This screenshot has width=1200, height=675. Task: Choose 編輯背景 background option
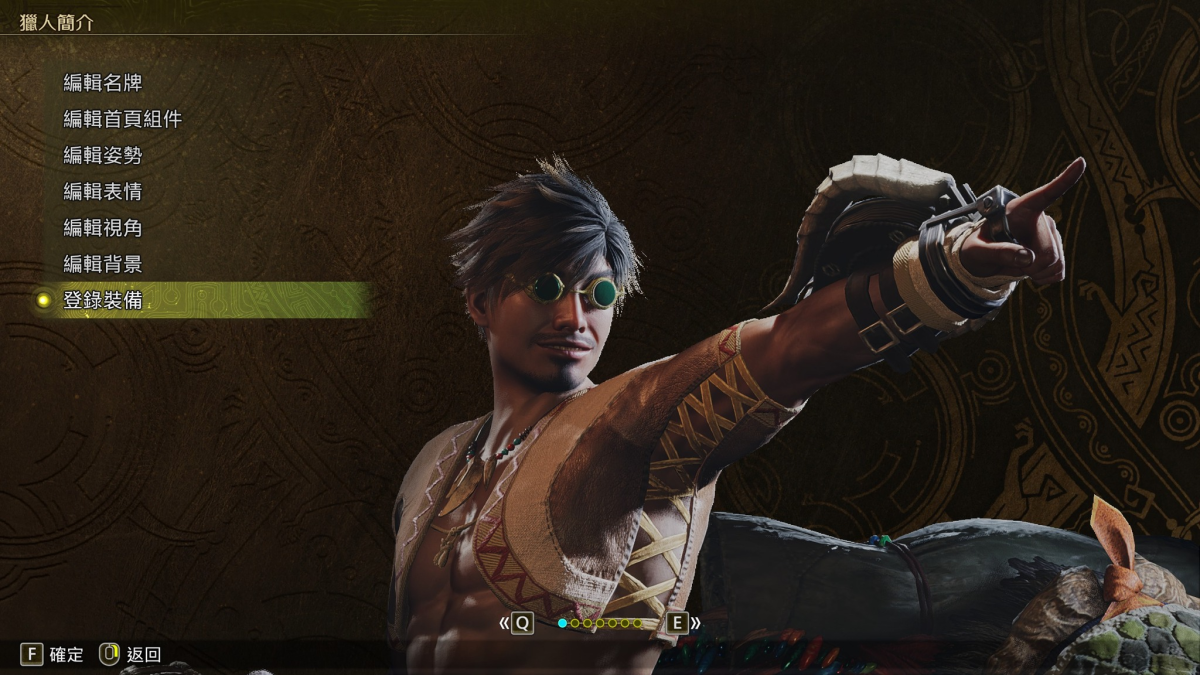(x=103, y=264)
